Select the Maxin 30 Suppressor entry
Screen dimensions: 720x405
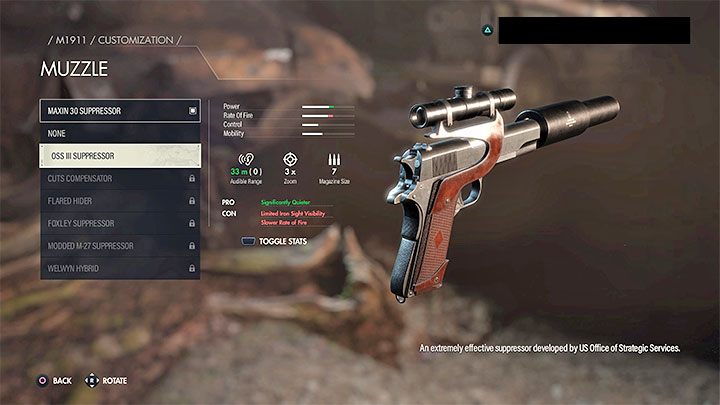coord(120,111)
